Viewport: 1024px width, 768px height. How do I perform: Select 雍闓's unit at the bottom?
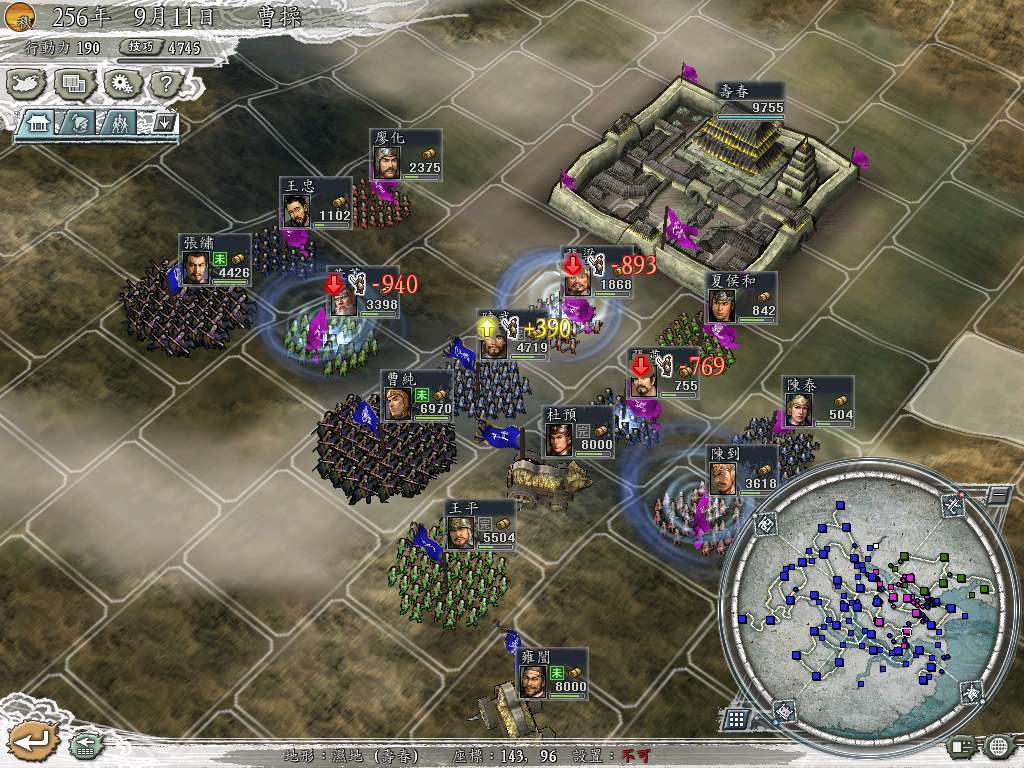tap(551, 676)
